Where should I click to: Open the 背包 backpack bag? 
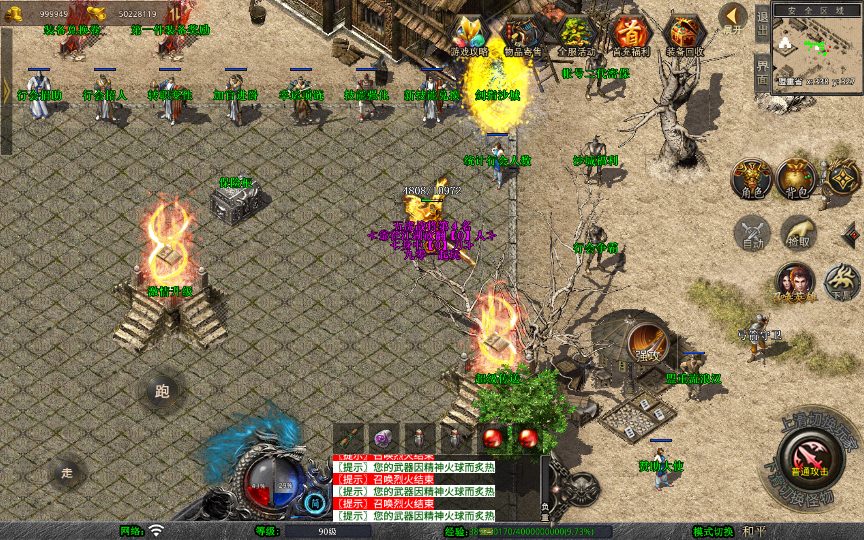pyautogui.click(x=797, y=178)
